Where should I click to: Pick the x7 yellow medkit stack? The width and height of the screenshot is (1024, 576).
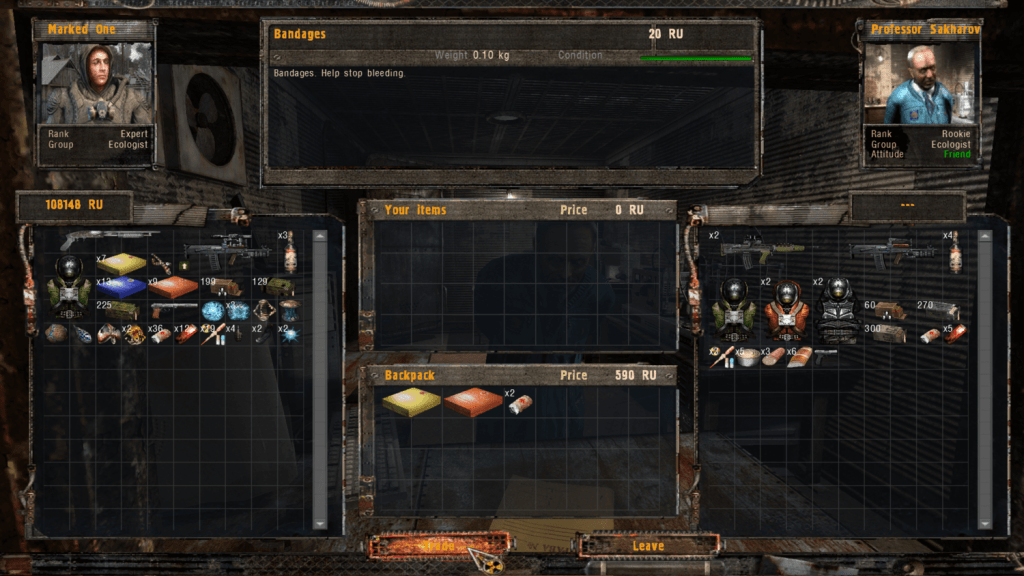point(121,264)
